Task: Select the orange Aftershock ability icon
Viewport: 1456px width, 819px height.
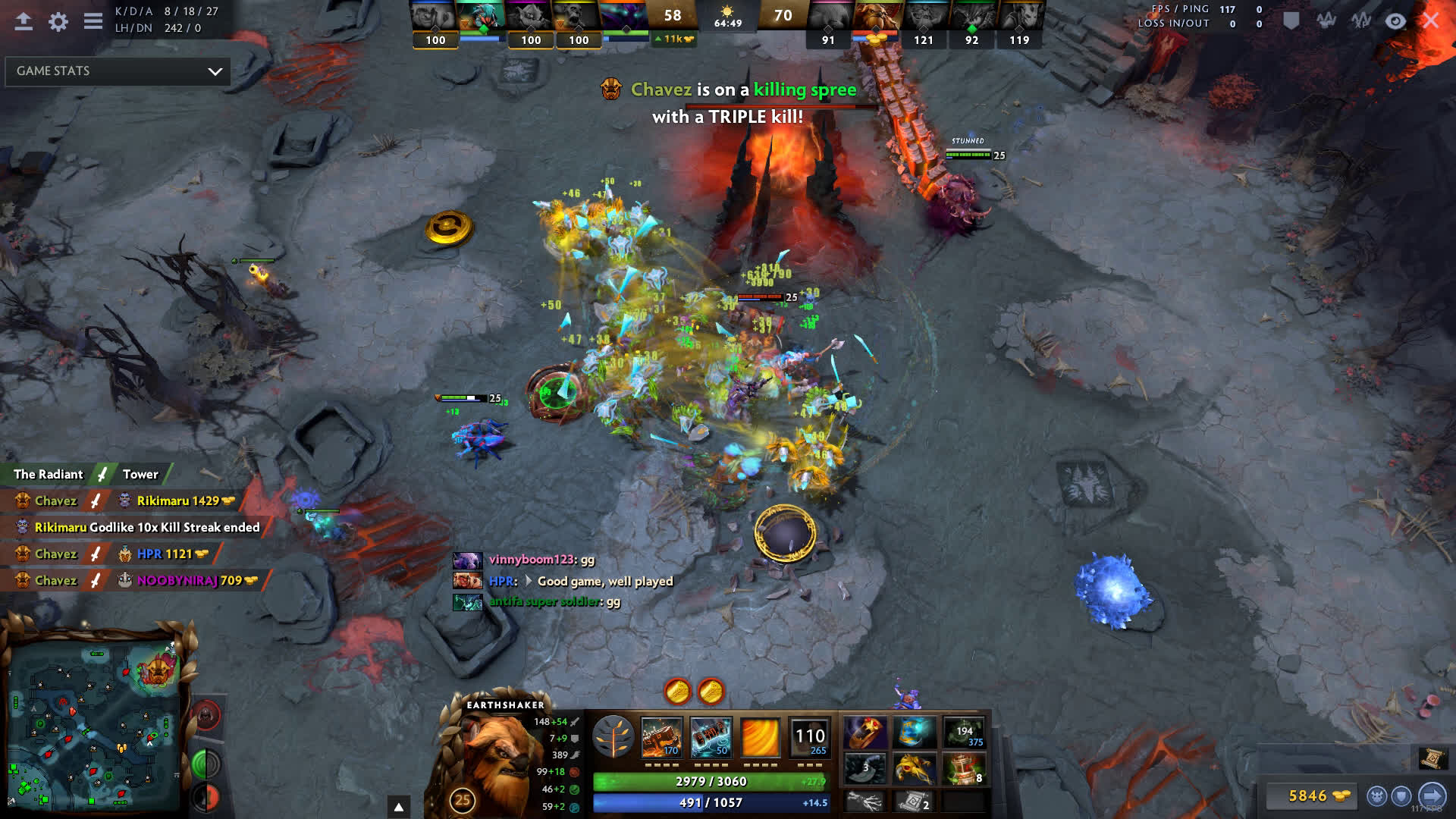Action: click(x=760, y=736)
